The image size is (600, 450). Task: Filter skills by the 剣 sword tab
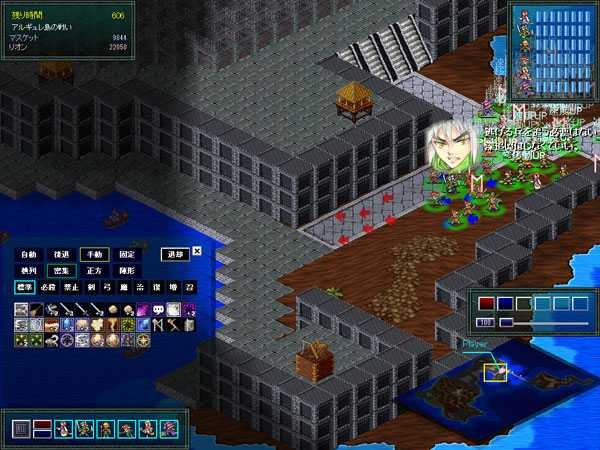(92, 287)
